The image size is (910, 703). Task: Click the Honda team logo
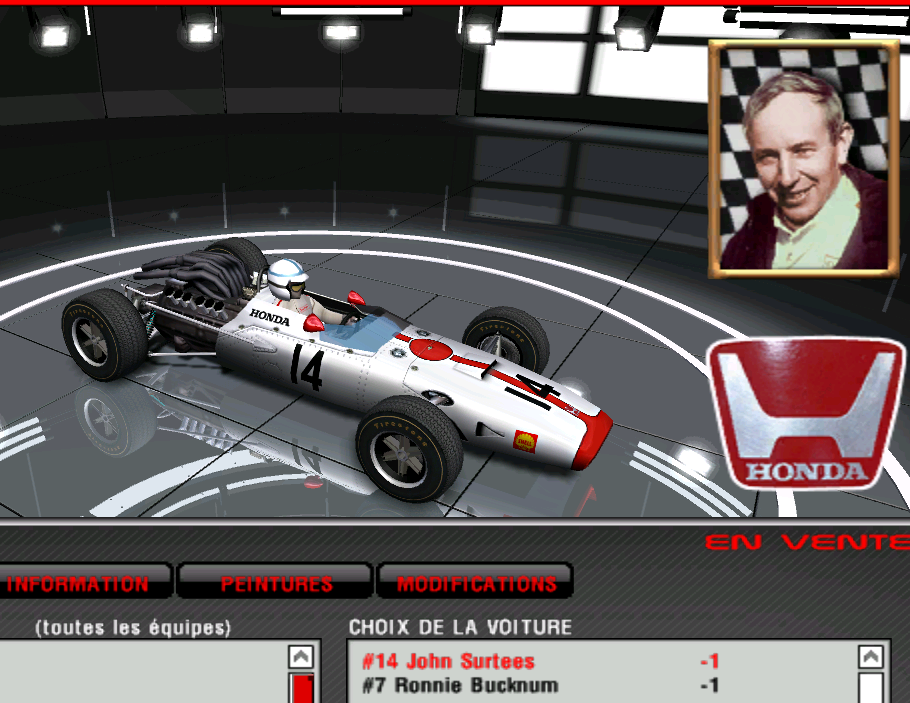point(806,412)
